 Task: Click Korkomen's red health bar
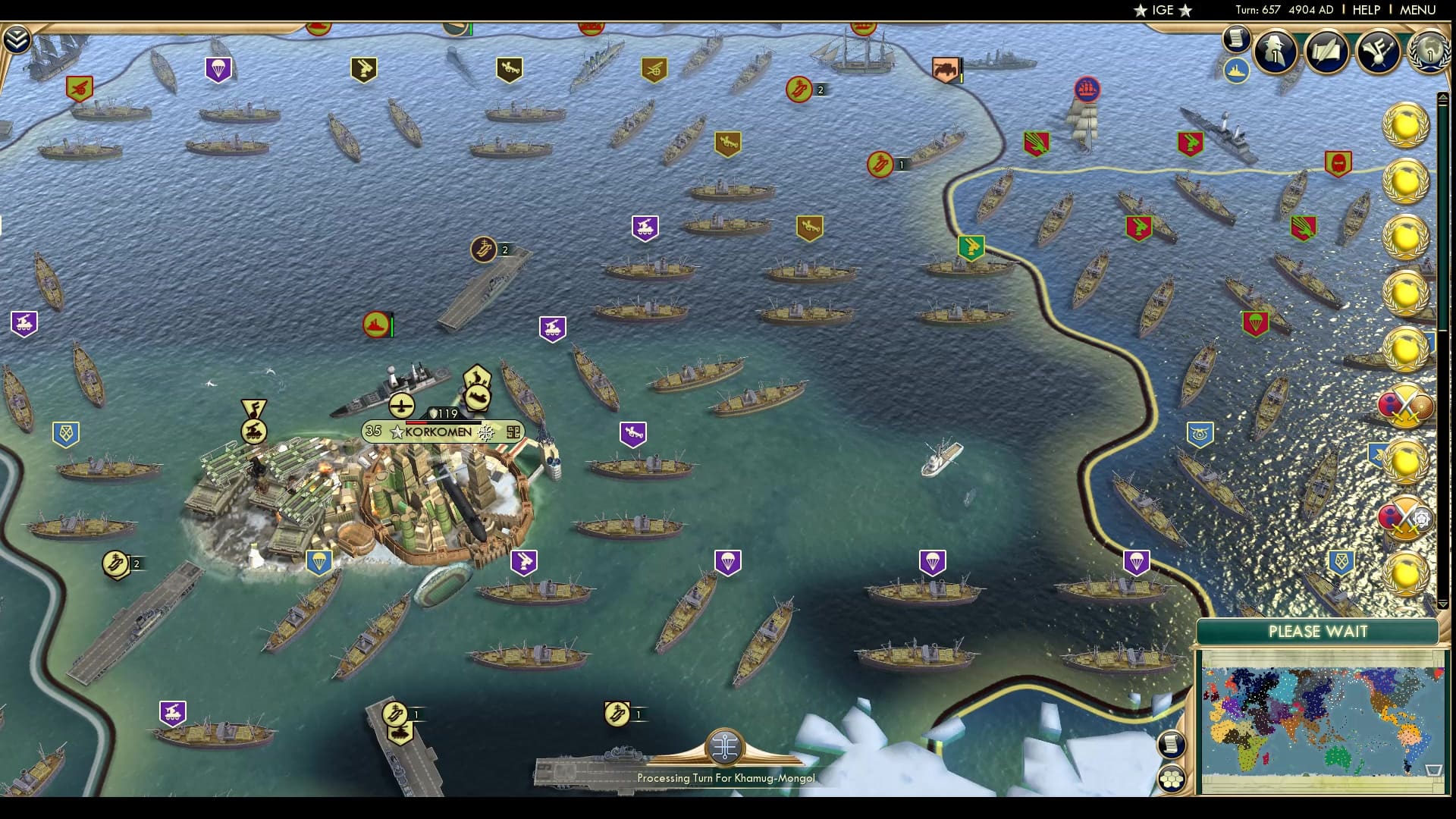[x=416, y=422]
